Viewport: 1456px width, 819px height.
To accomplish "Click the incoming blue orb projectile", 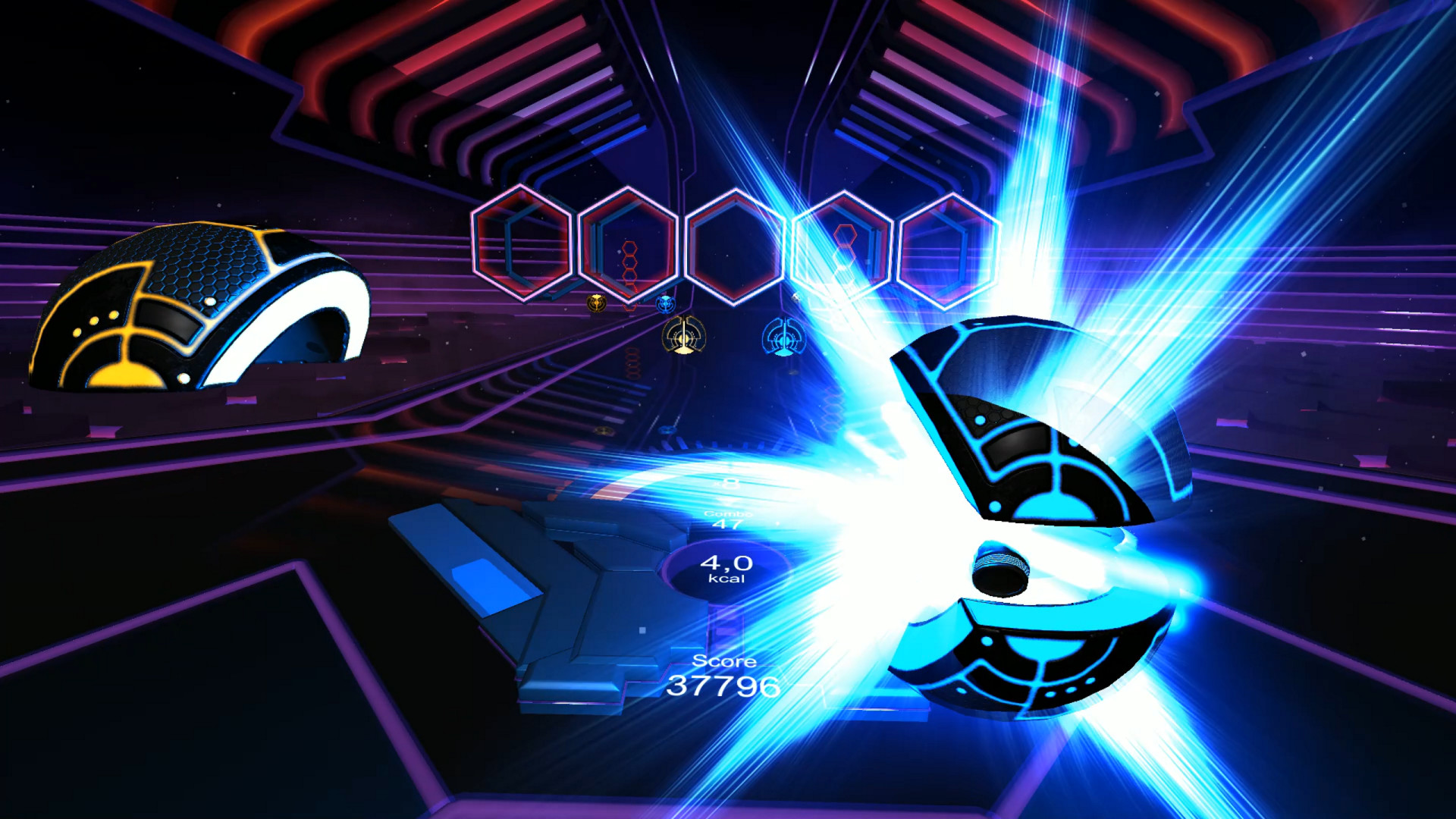I will [x=783, y=337].
